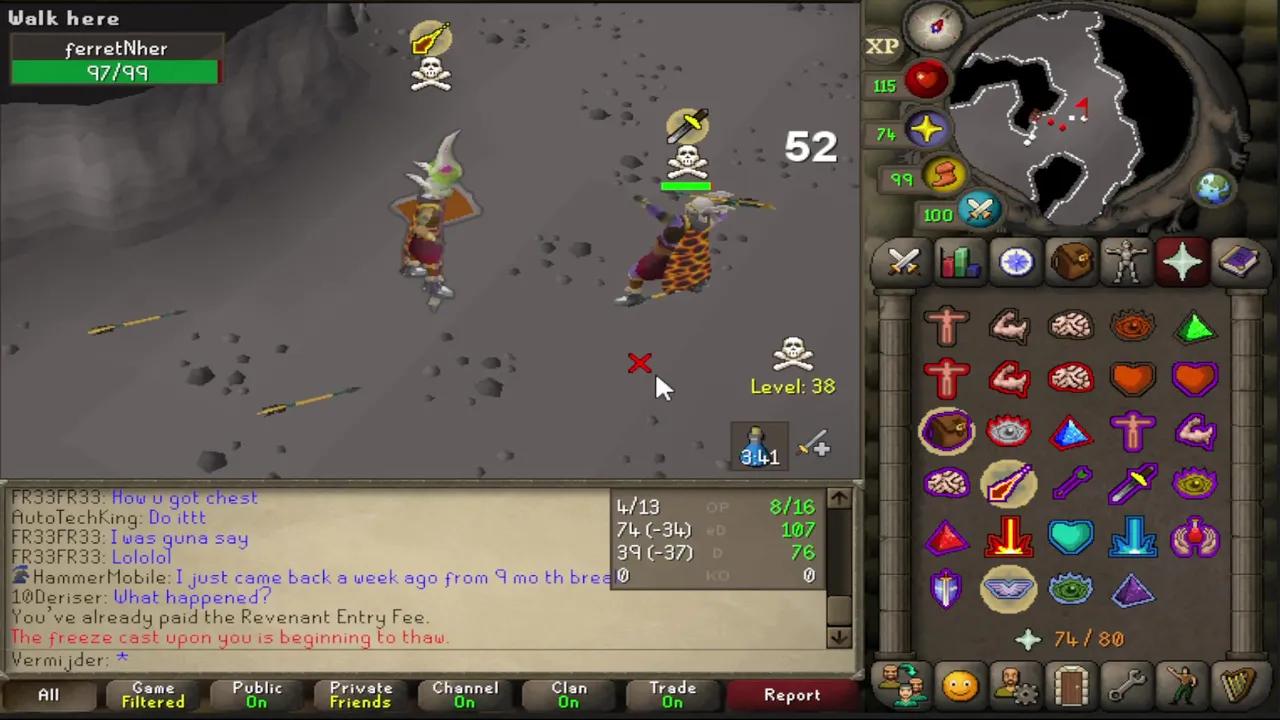This screenshot has height=720, width=1280.
Task: Open the Emotes panel
Action: [1183, 686]
